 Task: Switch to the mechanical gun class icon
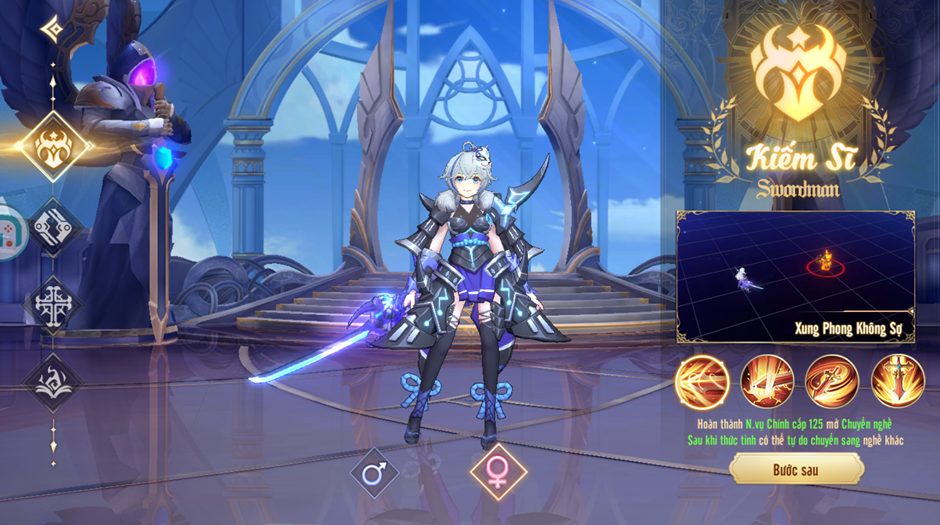point(52,226)
